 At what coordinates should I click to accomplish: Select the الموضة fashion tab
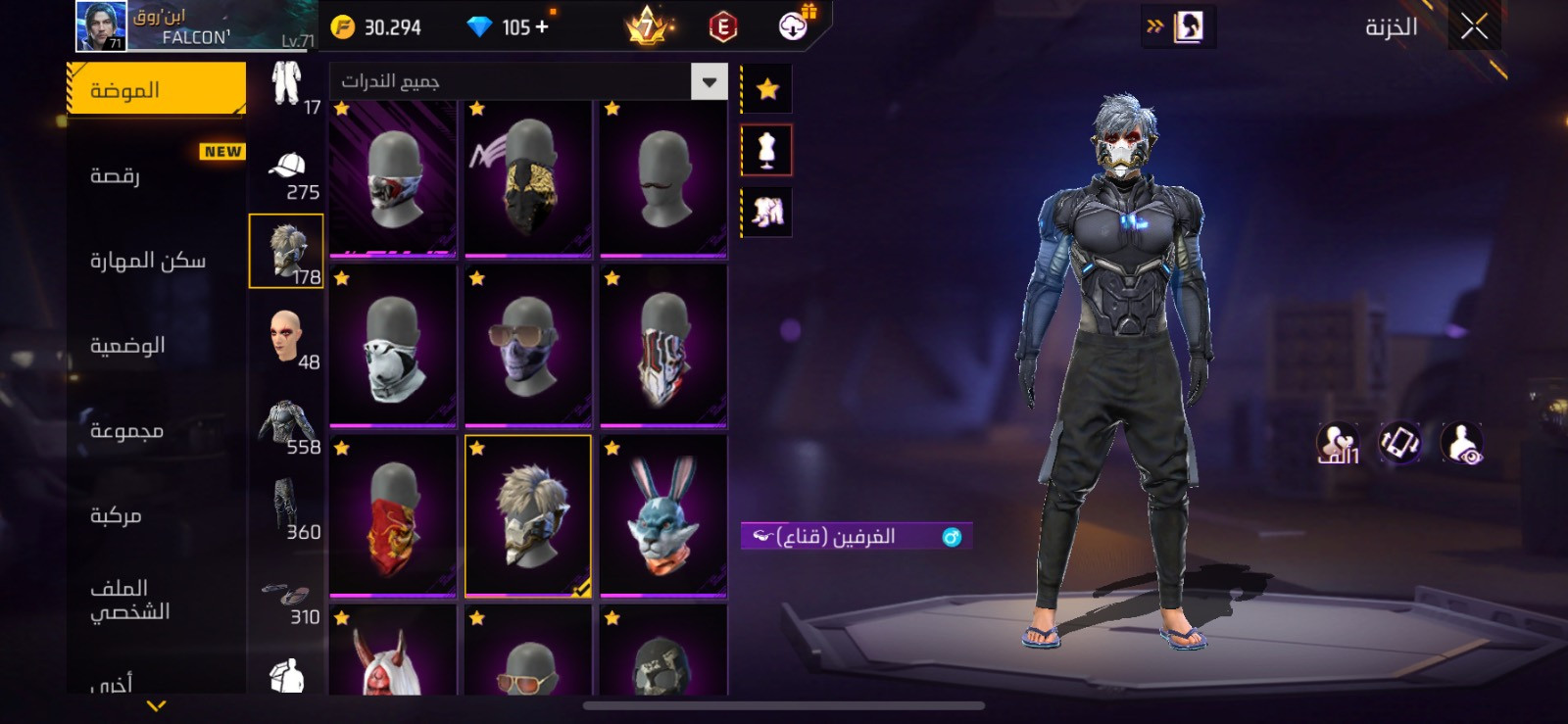pyautogui.click(x=157, y=90)
